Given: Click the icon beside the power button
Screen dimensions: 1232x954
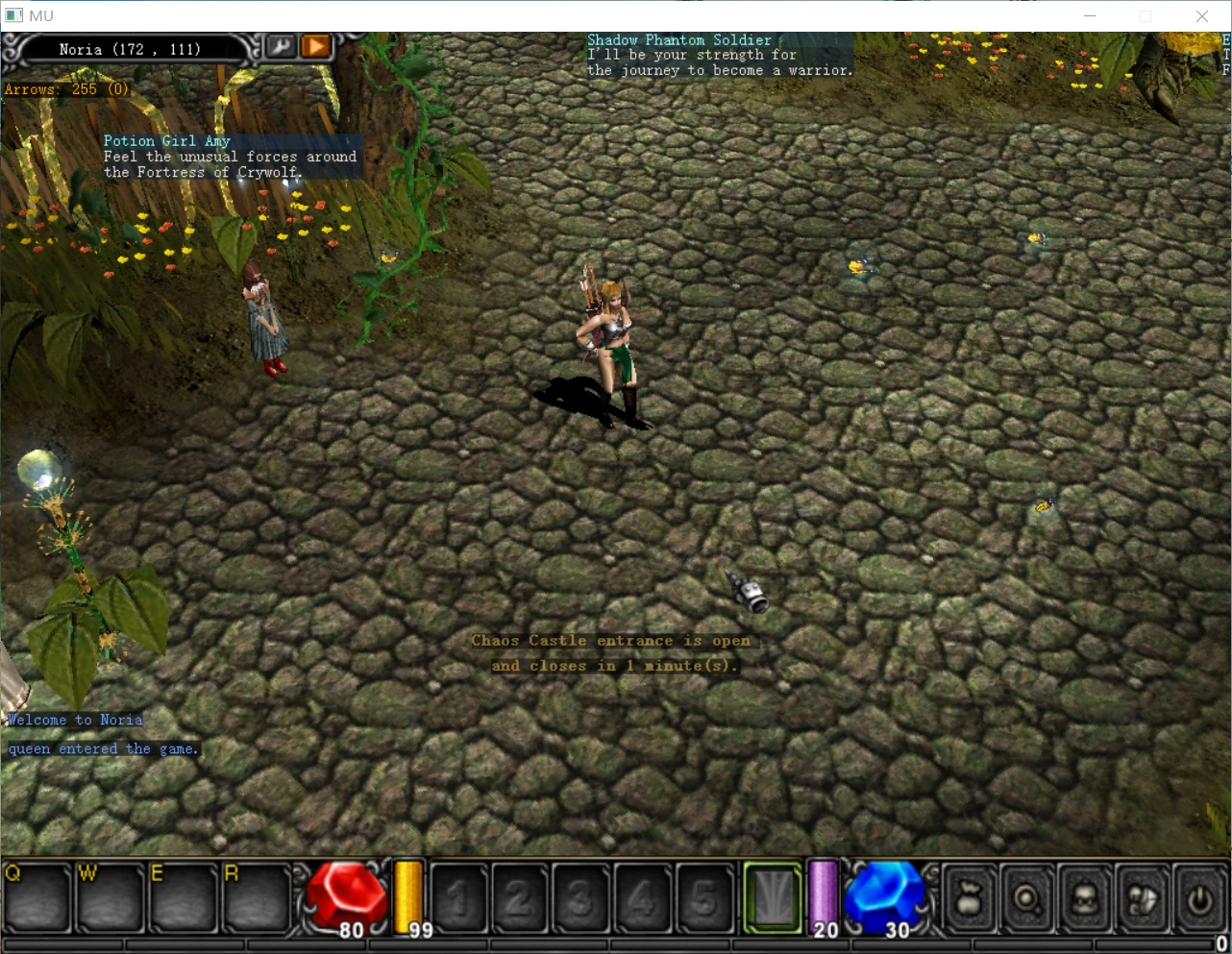Looking at the screenshot, I should point(1142,899).
